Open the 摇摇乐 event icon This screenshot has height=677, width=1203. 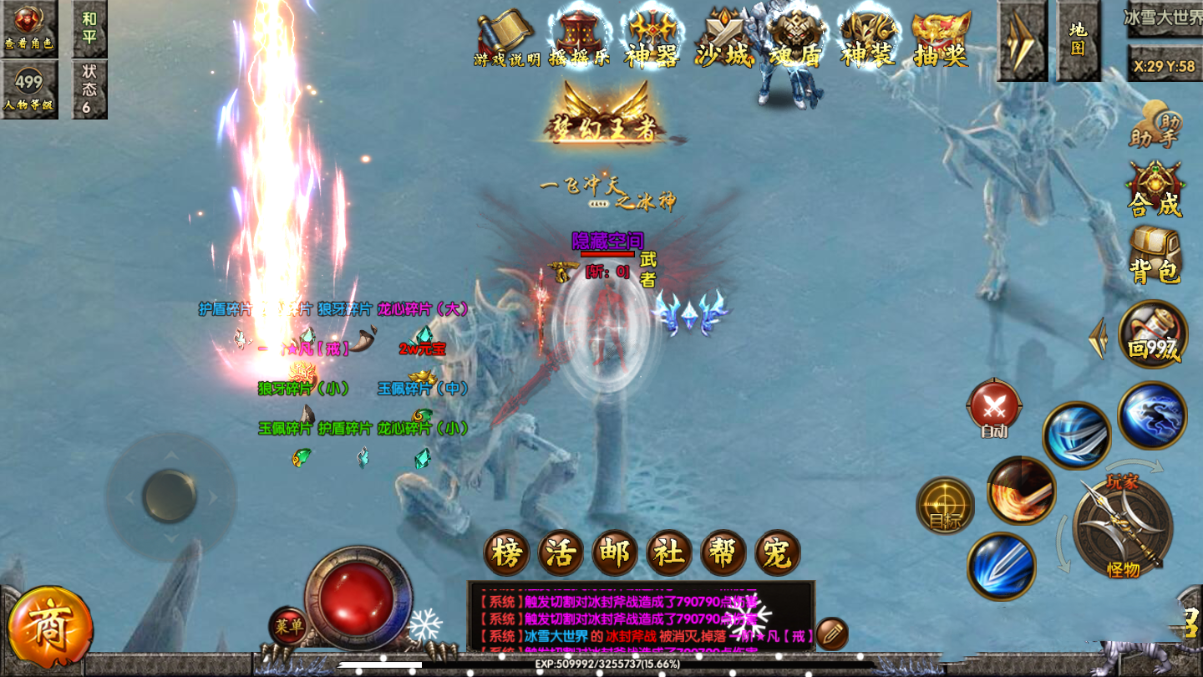click(580, 39)
